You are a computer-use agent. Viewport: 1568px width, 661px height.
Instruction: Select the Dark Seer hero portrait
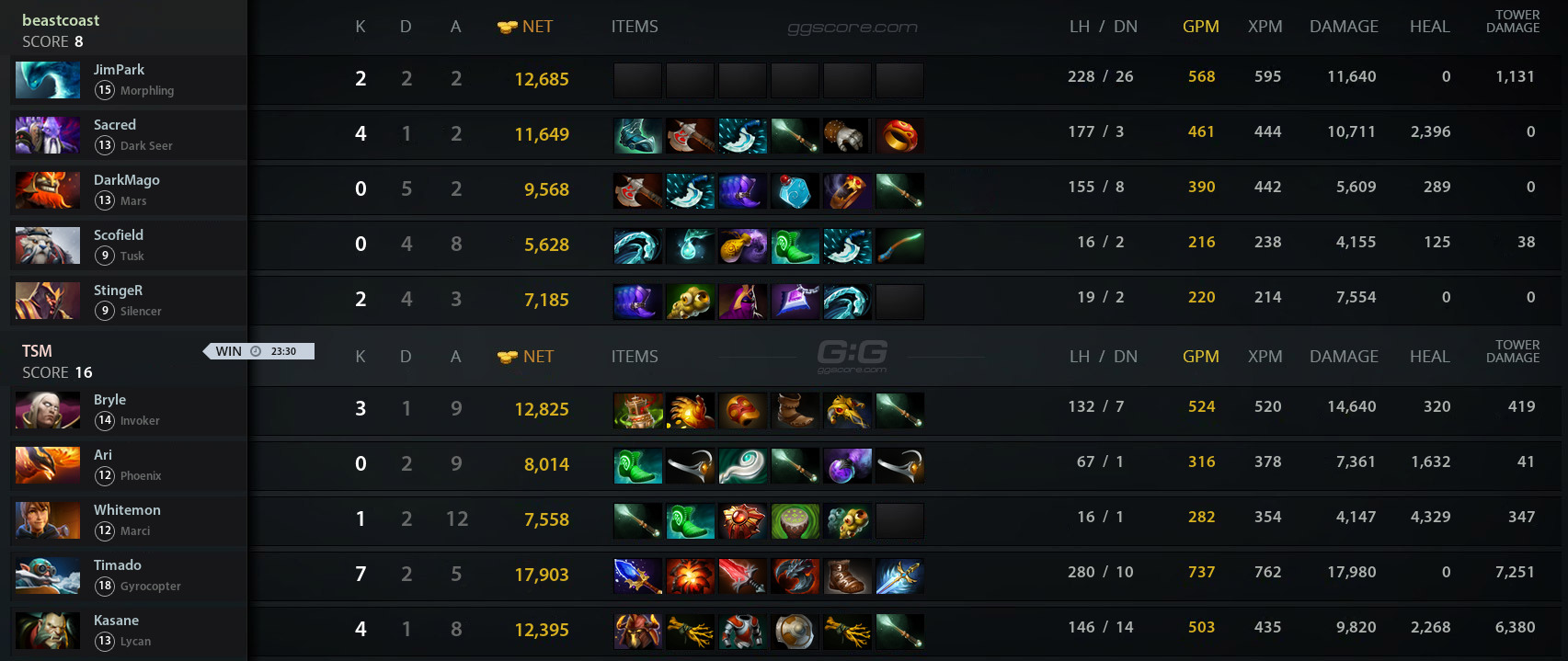(x=48, y=135)
